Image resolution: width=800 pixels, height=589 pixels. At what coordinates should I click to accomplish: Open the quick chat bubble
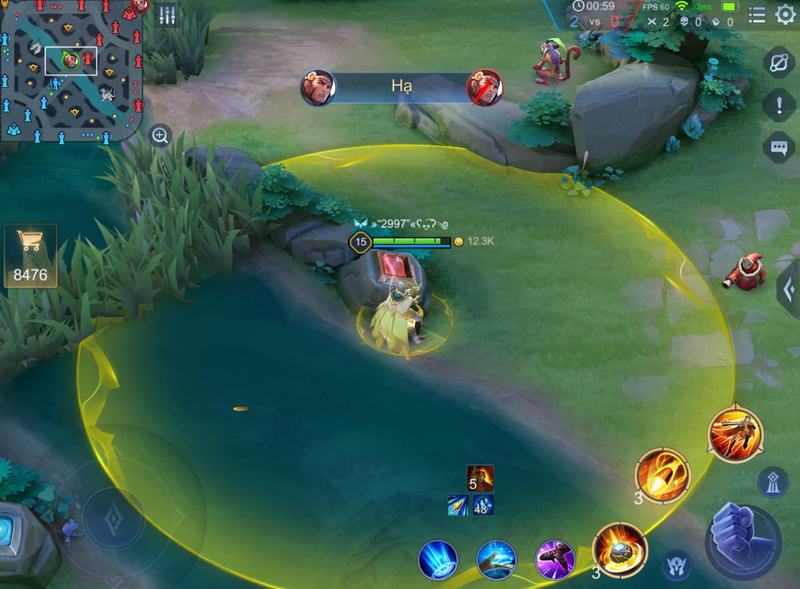tap(779, 148)
